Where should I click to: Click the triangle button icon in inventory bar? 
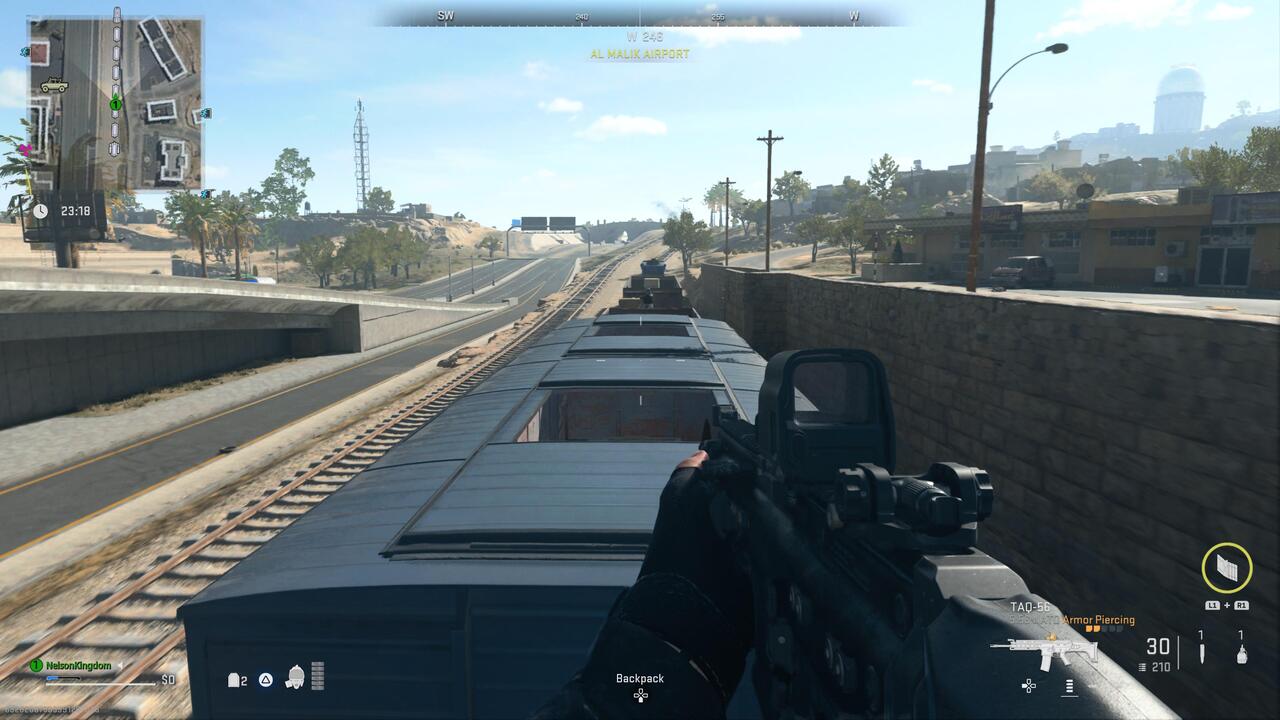266,680
